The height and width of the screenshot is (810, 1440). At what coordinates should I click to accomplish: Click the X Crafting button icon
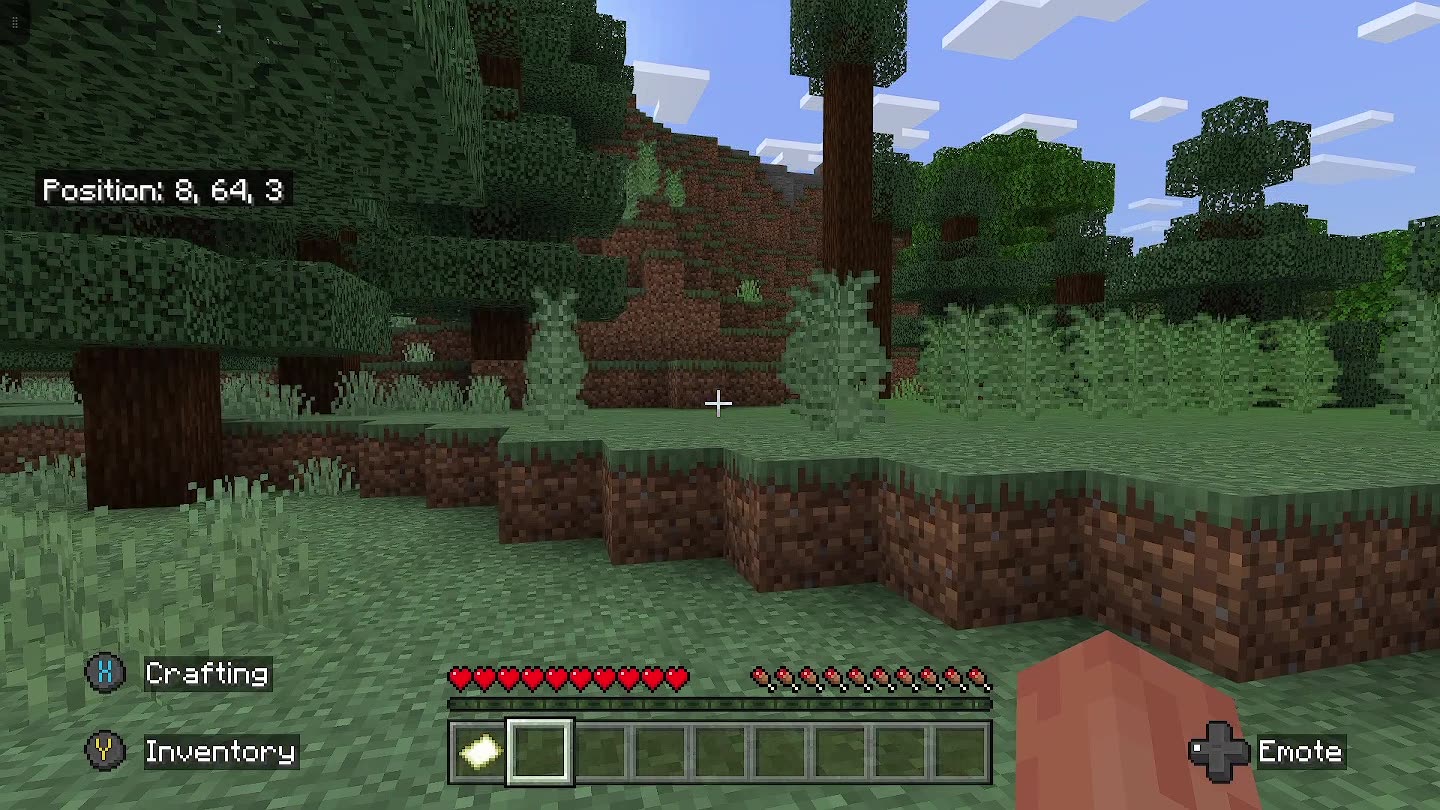pyautogui.click(x=103, y=673)
